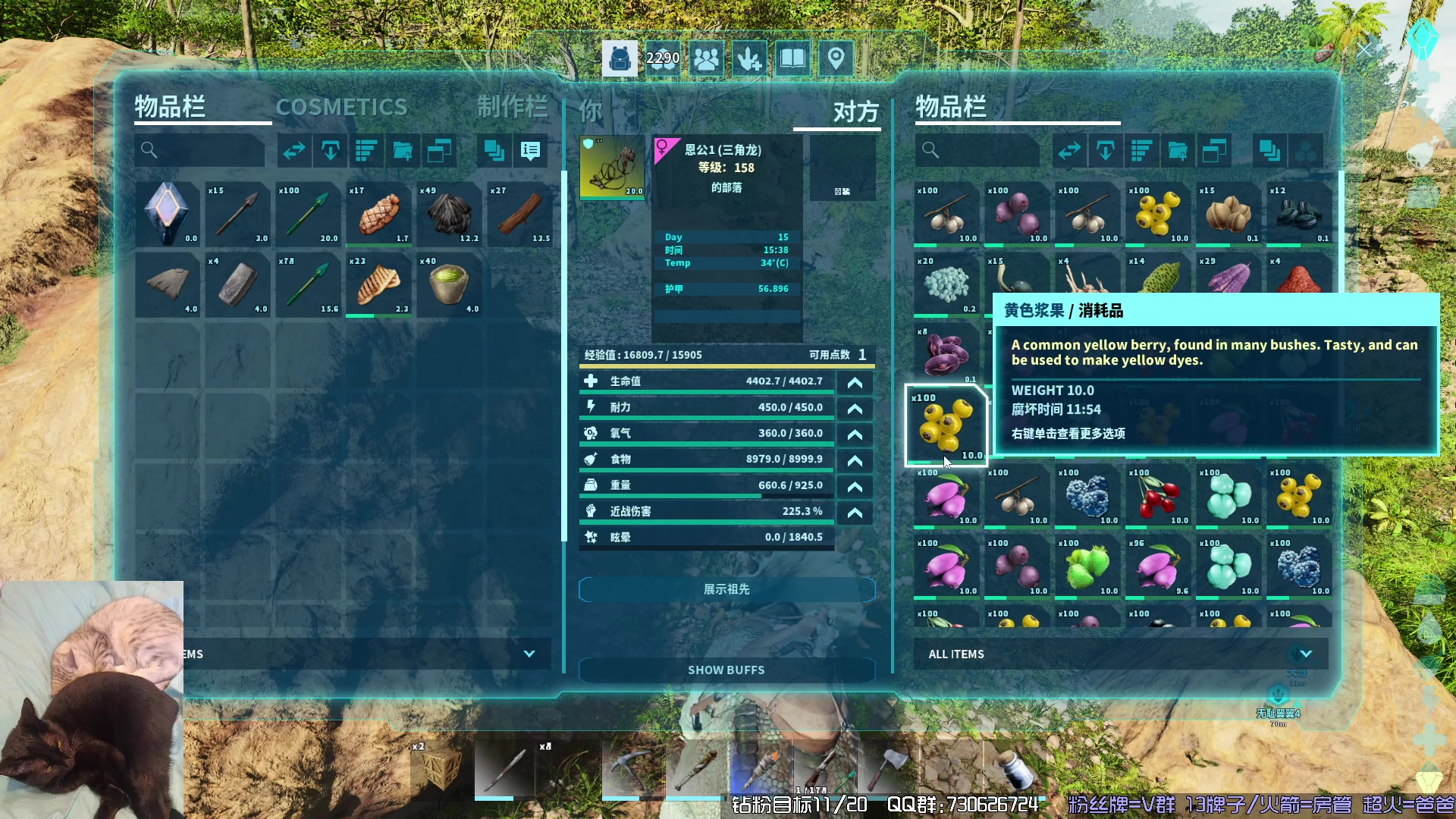Select the 你 character tab

(x=591, y=112)
